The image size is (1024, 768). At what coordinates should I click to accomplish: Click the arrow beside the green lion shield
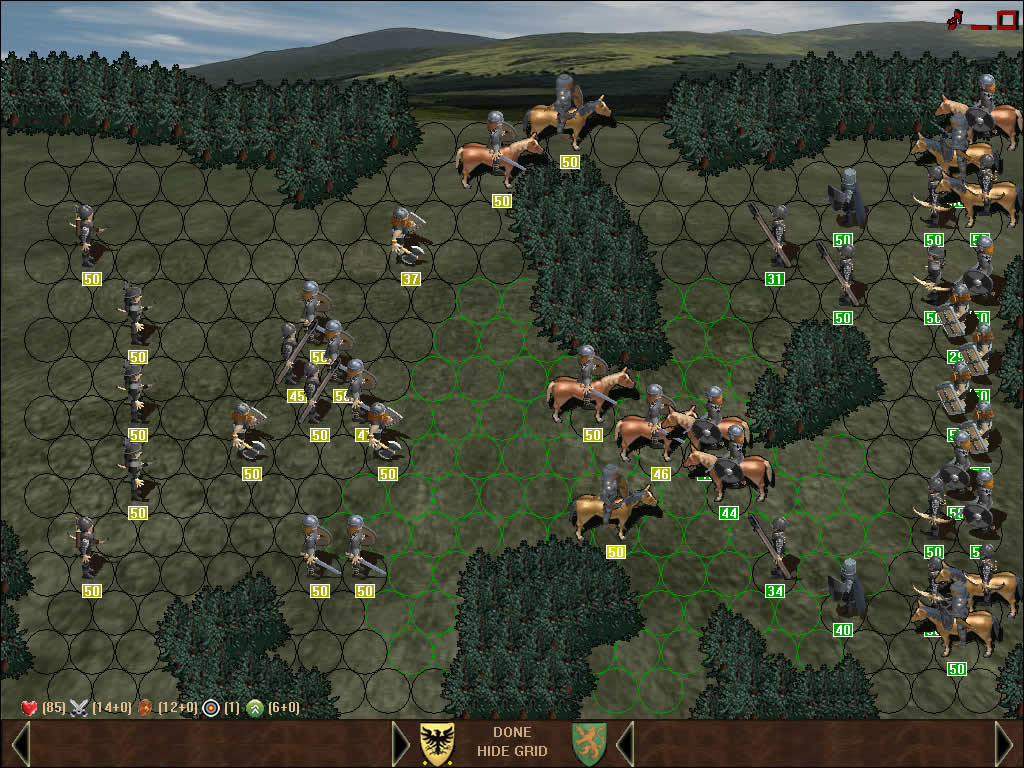click(x=625, y=743)
